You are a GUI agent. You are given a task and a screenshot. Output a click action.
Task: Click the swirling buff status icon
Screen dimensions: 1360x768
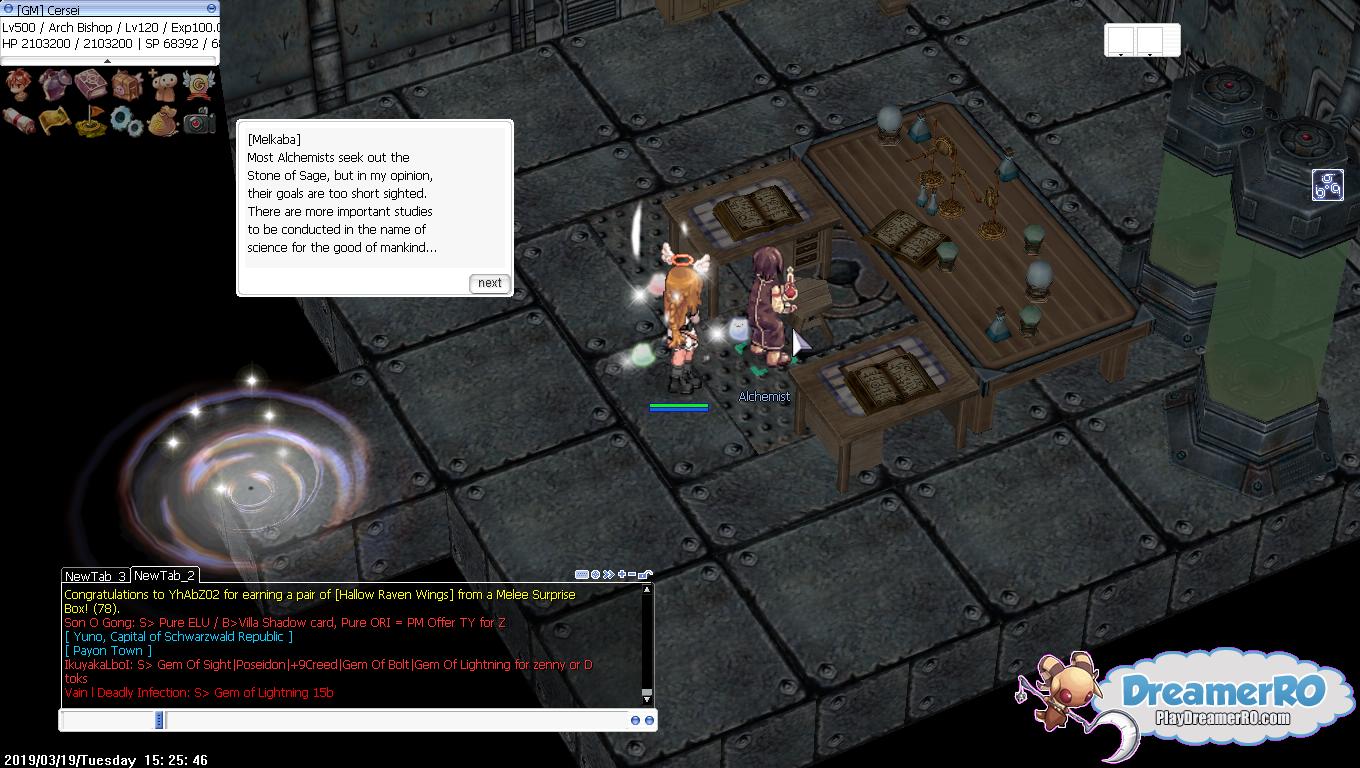click(x=1327, y=185)
